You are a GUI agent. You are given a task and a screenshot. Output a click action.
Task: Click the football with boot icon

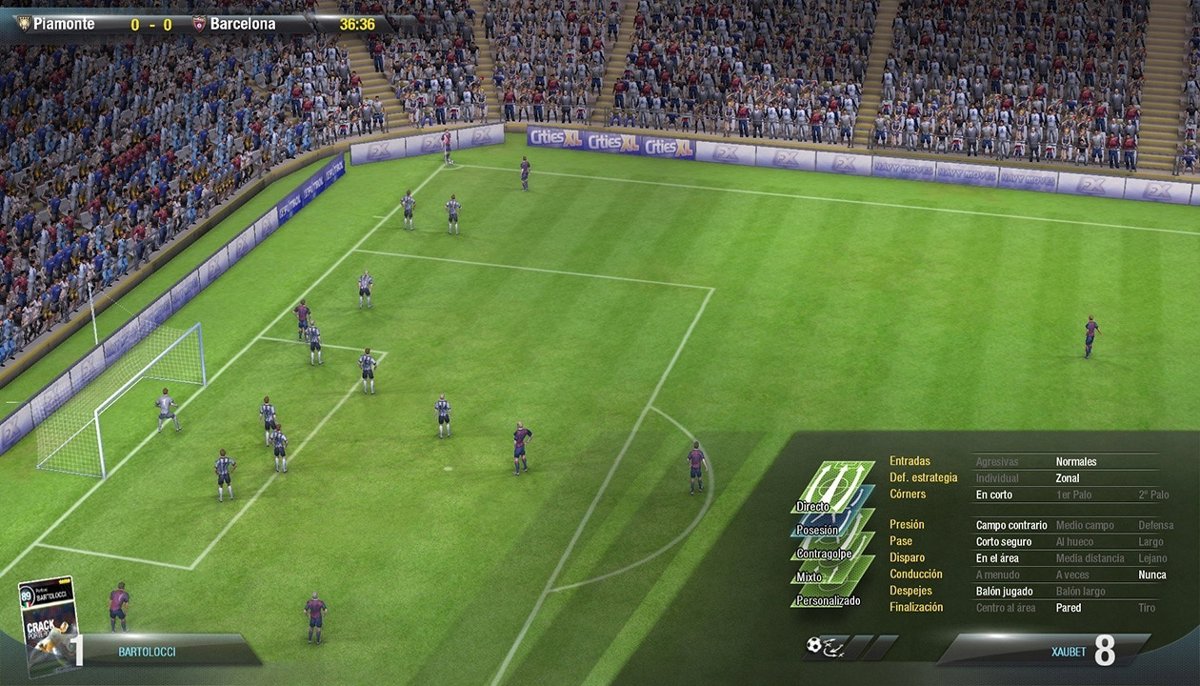coord(827,647)
